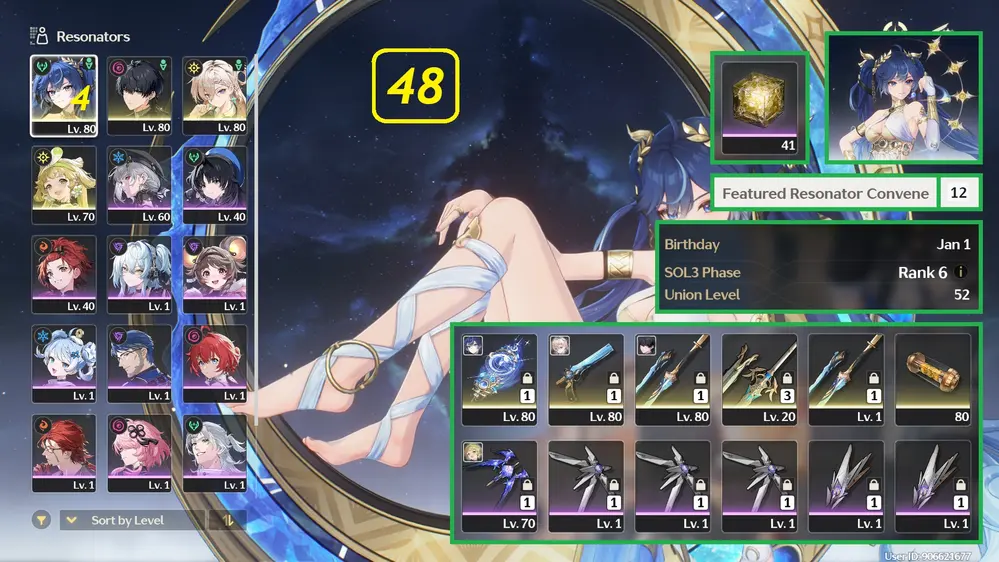
Task: Select the Lv. 1 resonator with blue hair and glasses
Action: point(139,362)
